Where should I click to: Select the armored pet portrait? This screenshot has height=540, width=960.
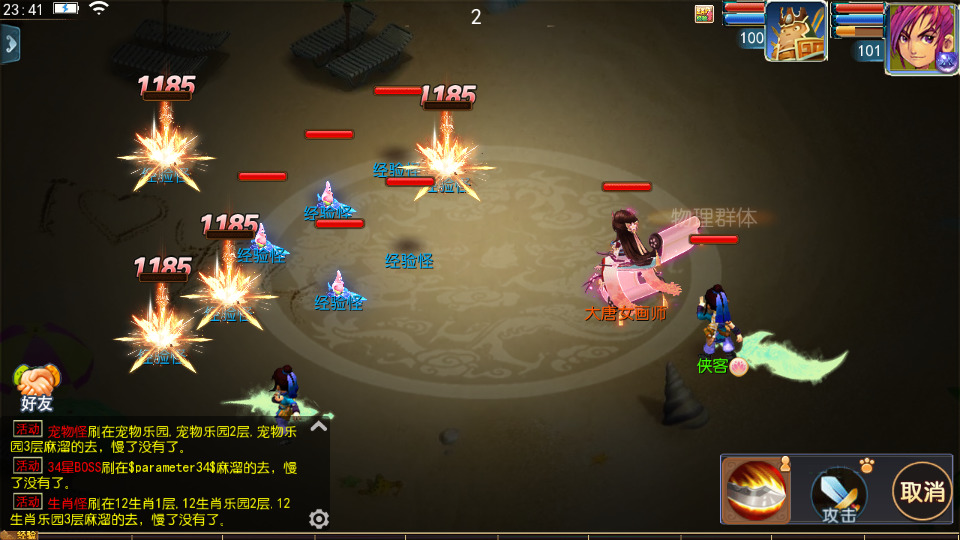click(x=796, y=32)
